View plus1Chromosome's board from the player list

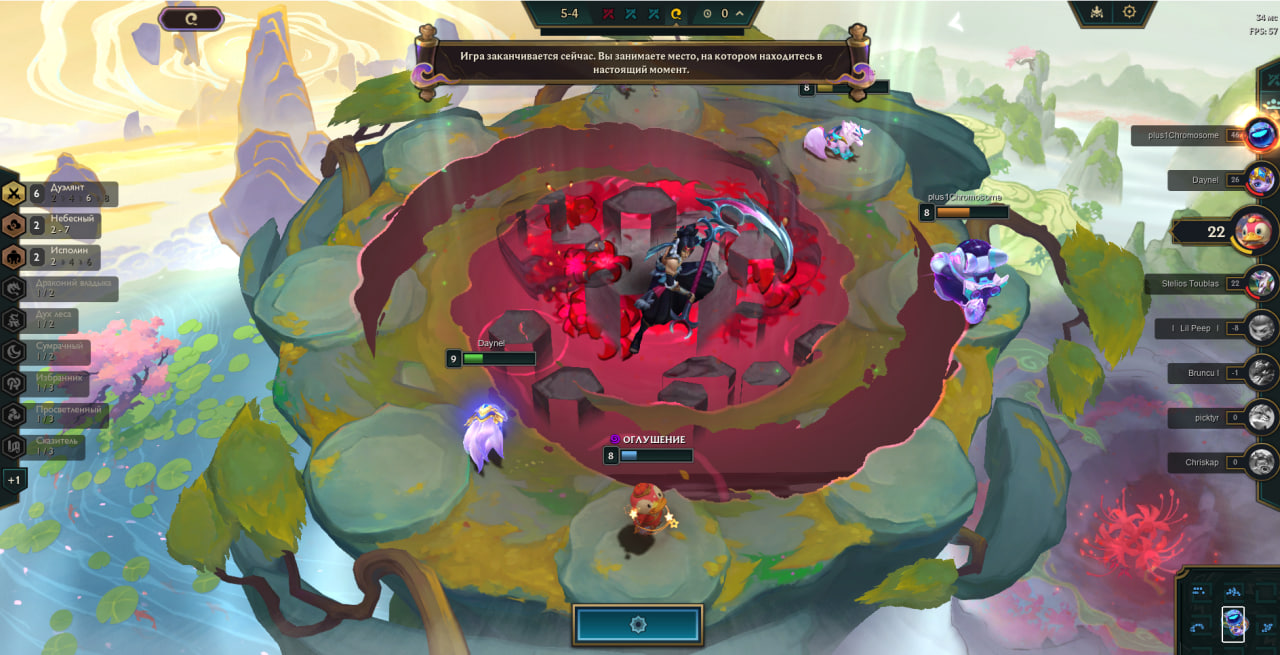(1190, 135)
